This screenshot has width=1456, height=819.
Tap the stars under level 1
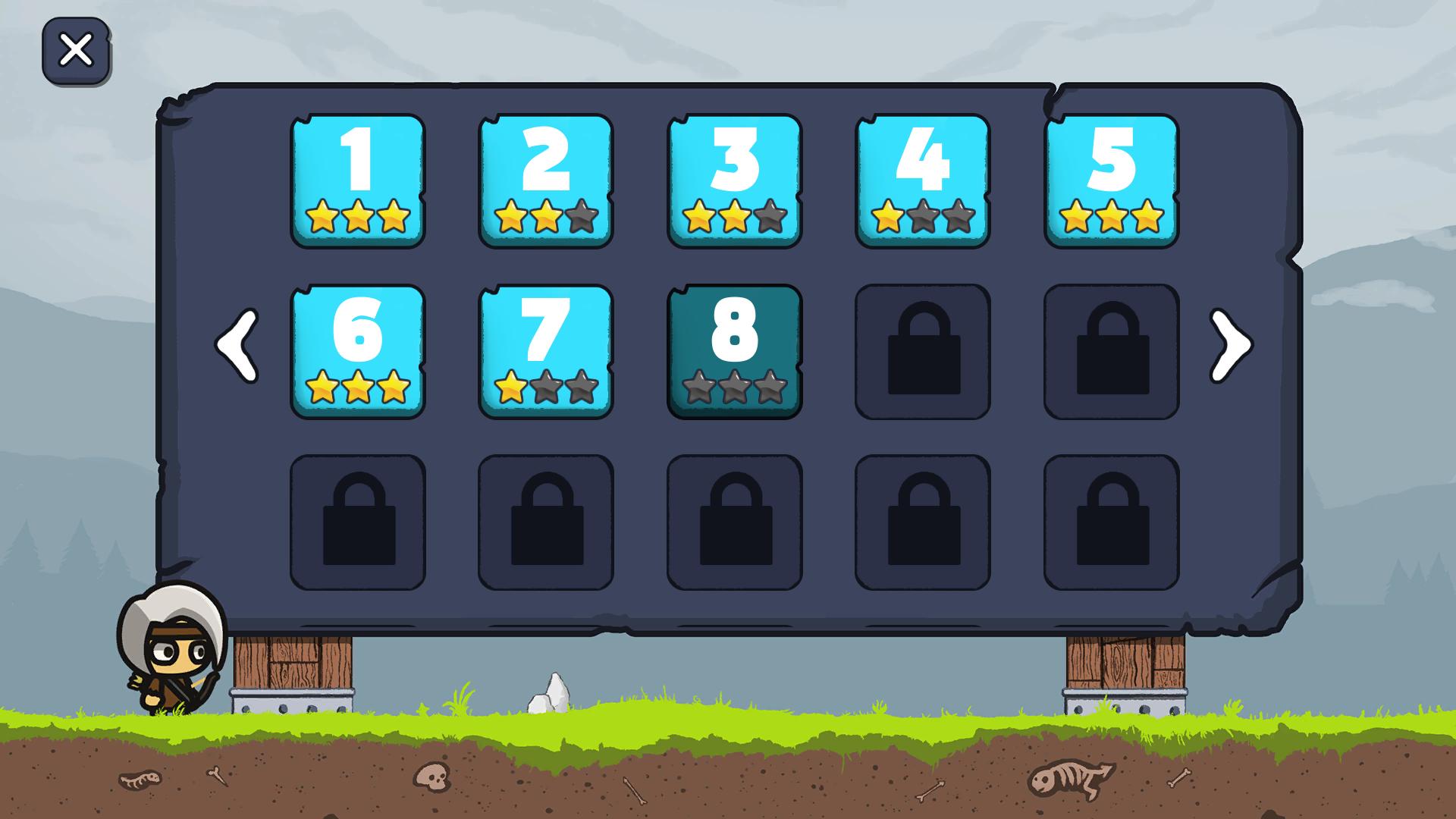357,218
